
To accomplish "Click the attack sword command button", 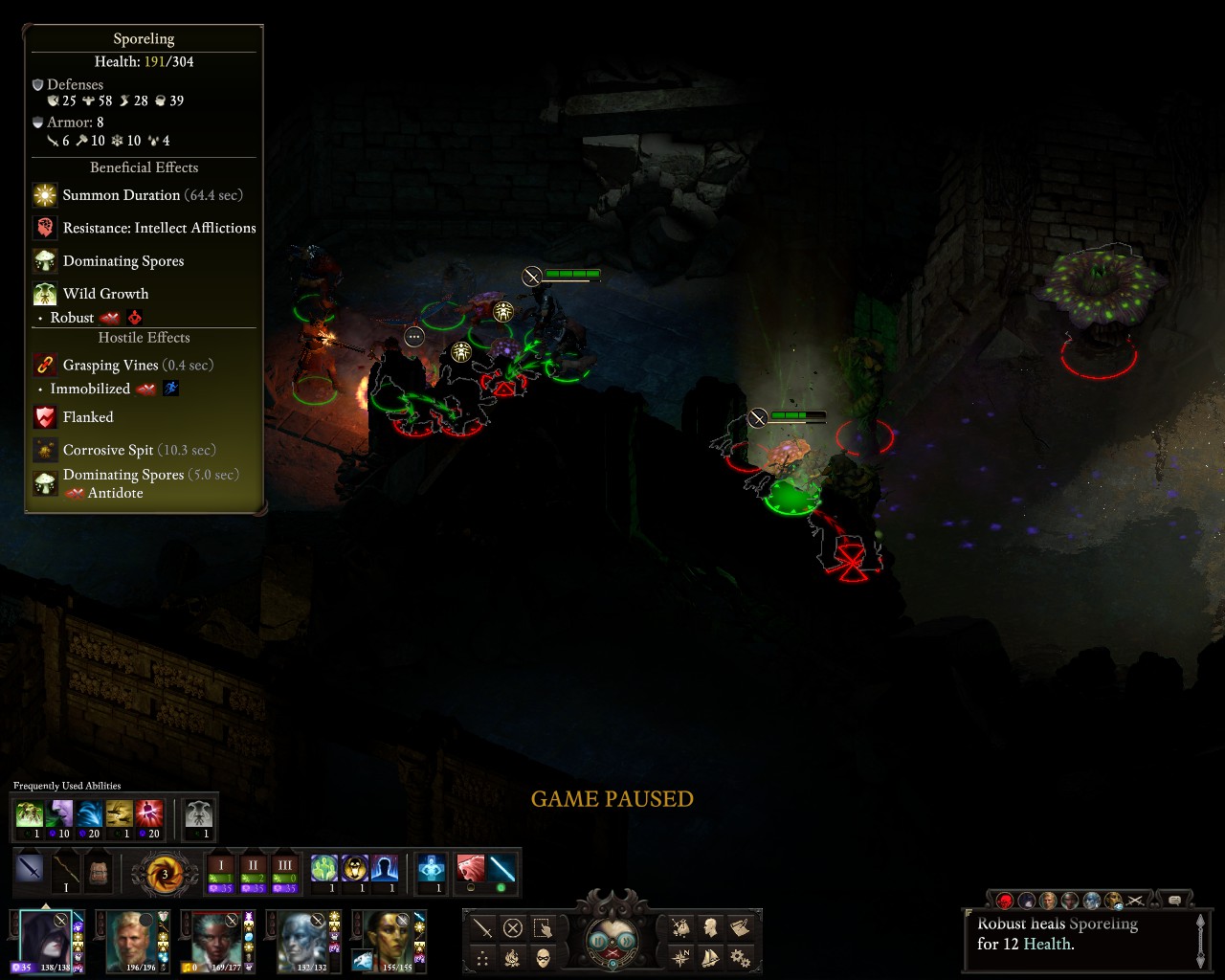I will tap(483, 927).
